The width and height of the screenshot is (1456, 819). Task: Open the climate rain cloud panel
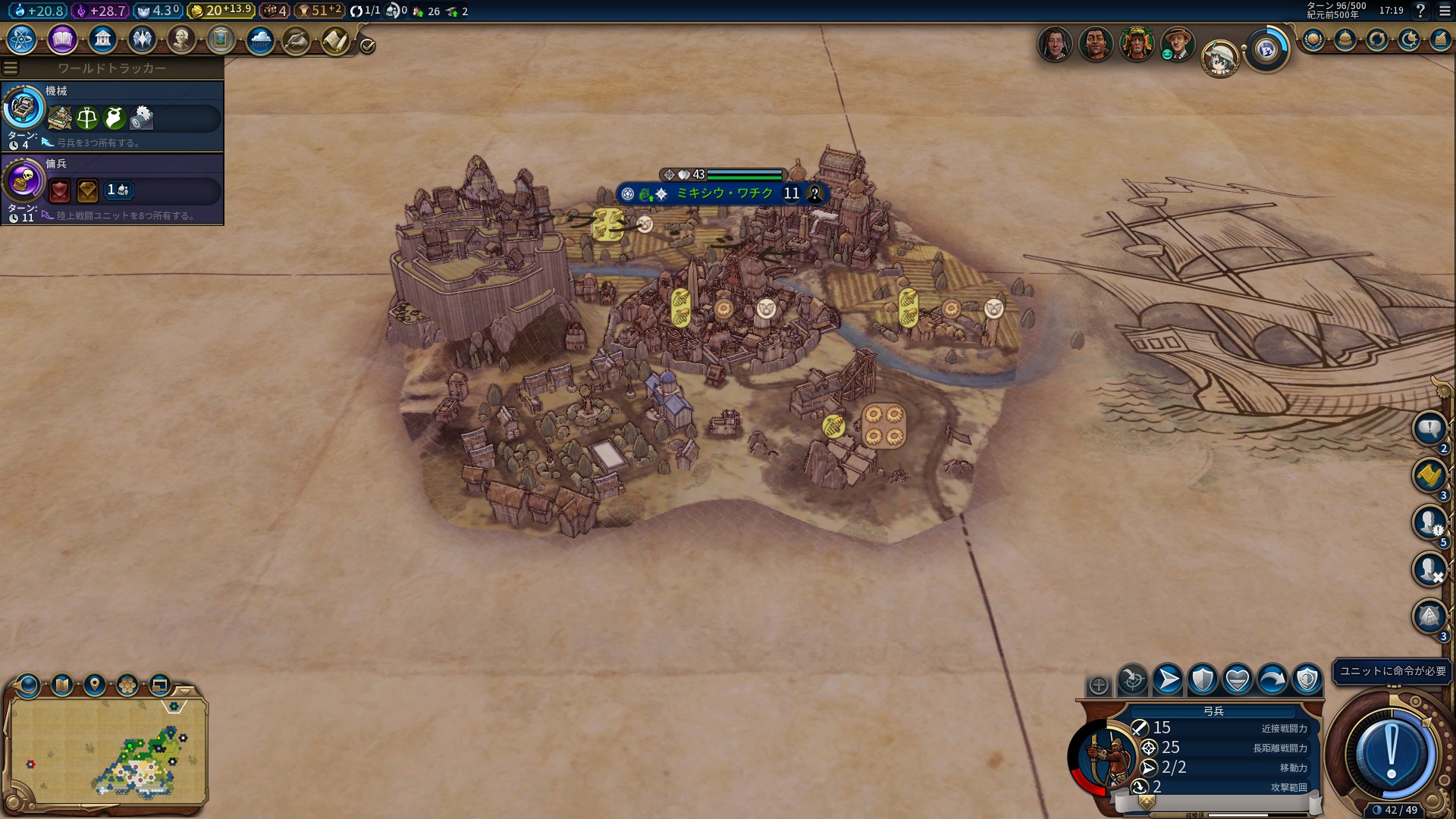click(260, 39)
